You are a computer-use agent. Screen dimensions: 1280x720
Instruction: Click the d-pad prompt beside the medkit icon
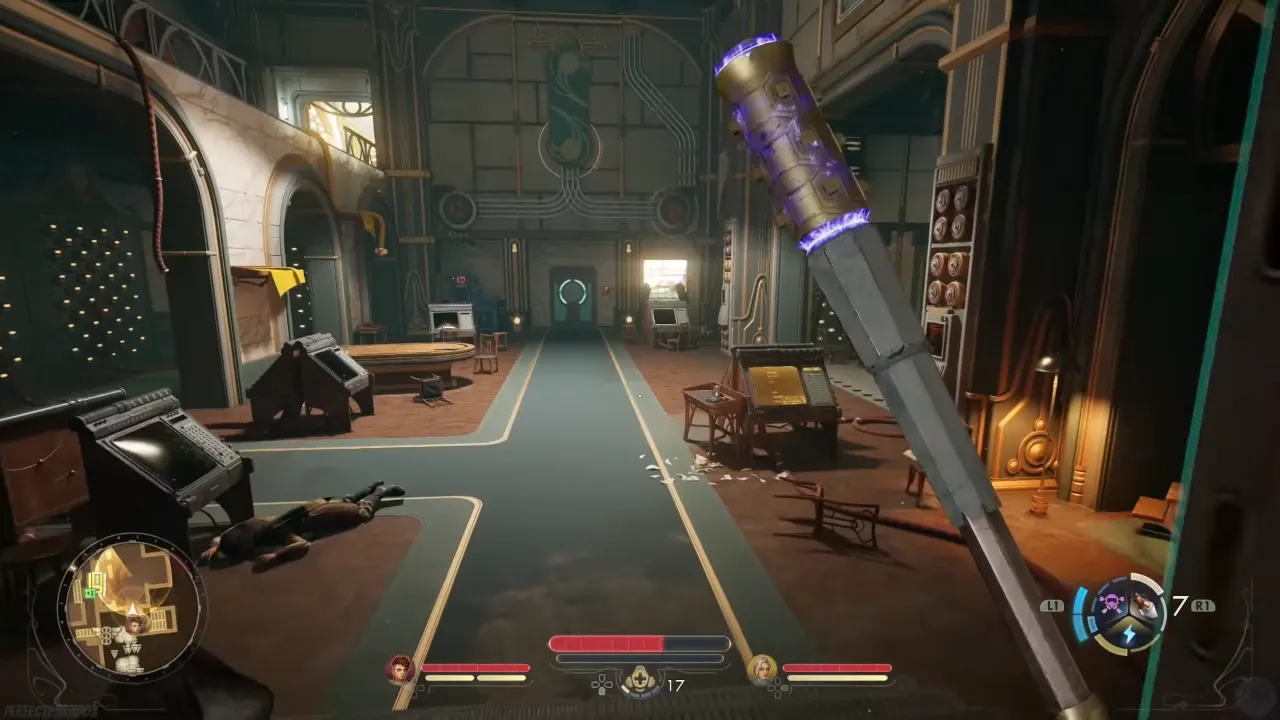click(x=603, y=685)
